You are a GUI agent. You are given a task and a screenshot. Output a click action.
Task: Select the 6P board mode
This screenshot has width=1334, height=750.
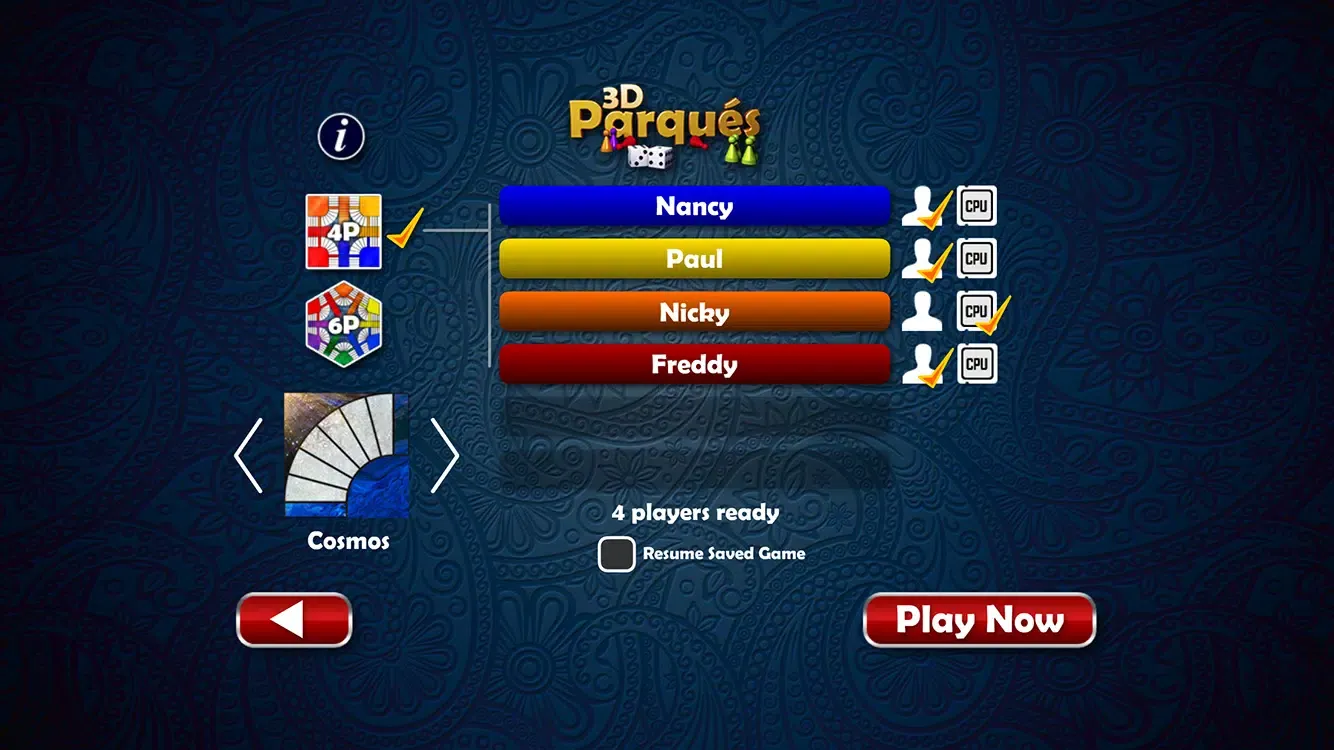[x=344, y=325]
